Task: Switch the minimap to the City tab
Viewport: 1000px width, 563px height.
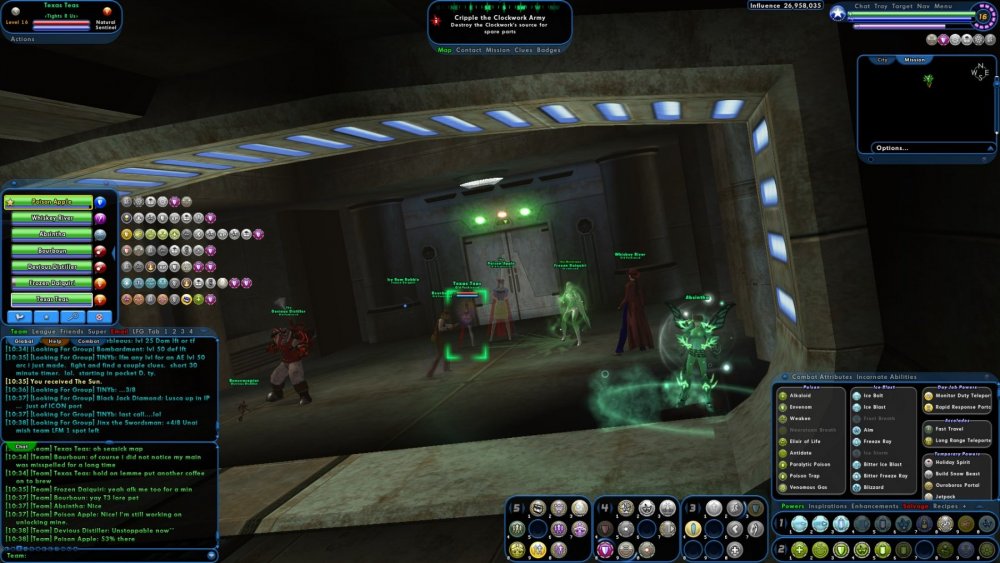Action: (882, 60)
